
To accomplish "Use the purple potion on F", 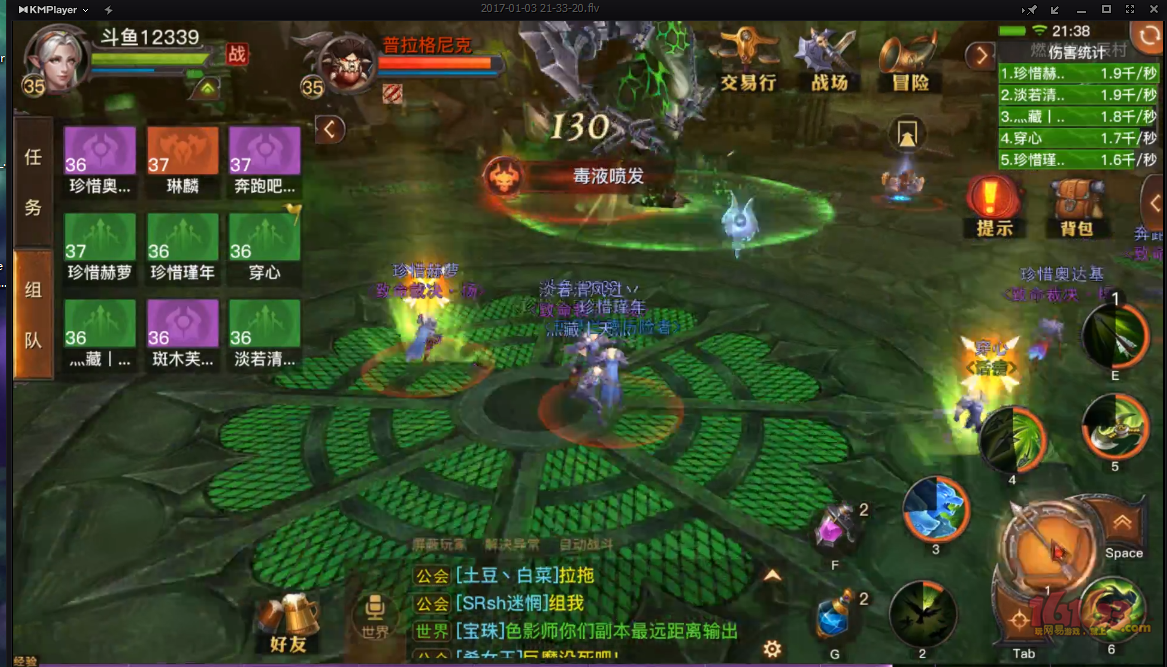I will click(x=835, y=527).
